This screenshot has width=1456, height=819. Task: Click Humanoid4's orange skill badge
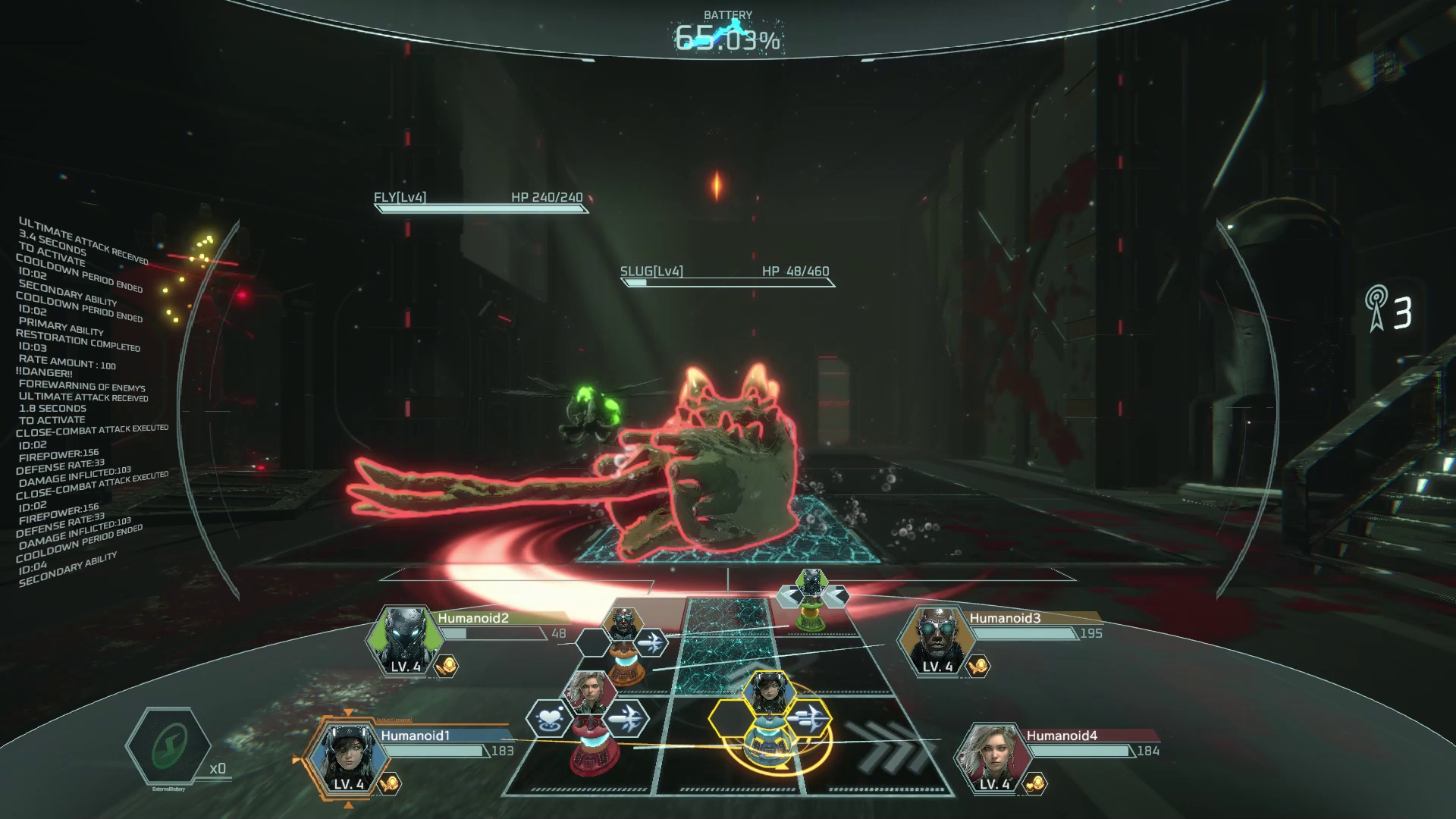[x=1036, y=783]
